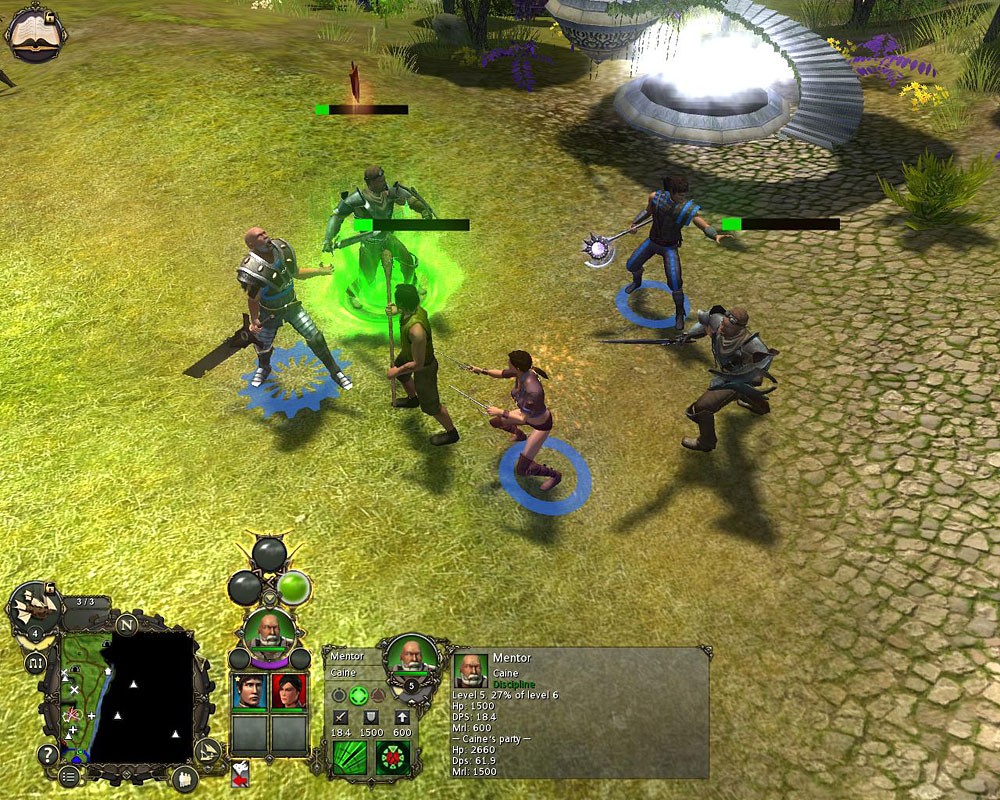The height and width of the screenshot is (800, 1000).
Task: Activate the green fan-rays ability
Action: point(351,757)
